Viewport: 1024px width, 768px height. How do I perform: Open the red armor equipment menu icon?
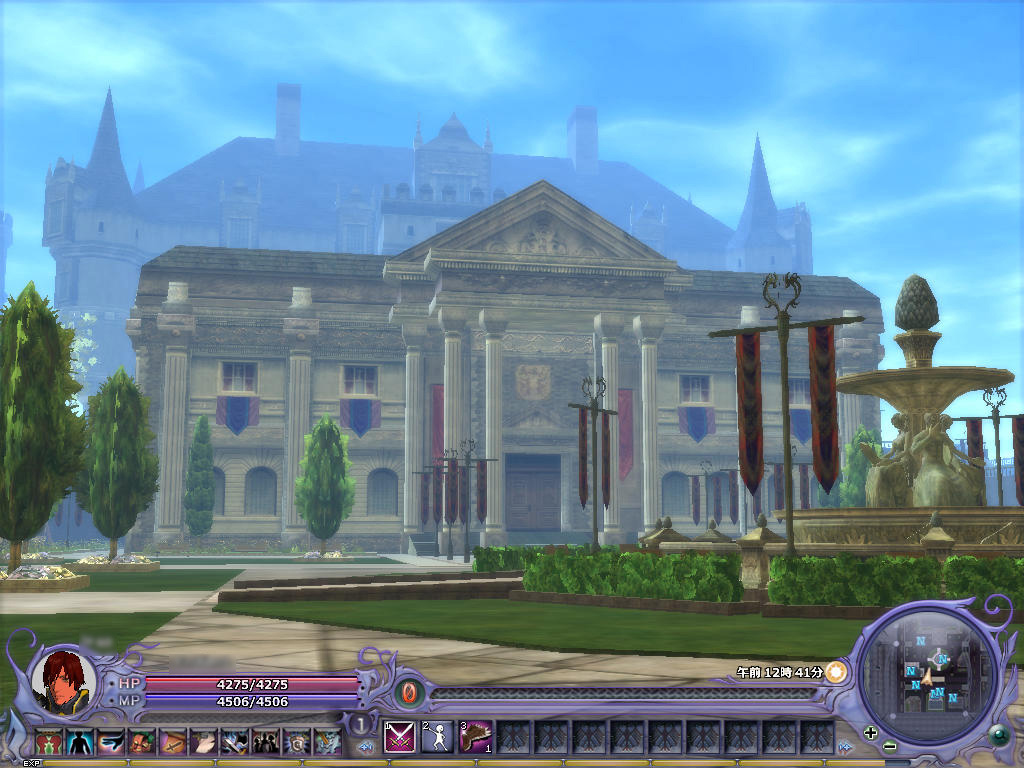coord(49,742)
